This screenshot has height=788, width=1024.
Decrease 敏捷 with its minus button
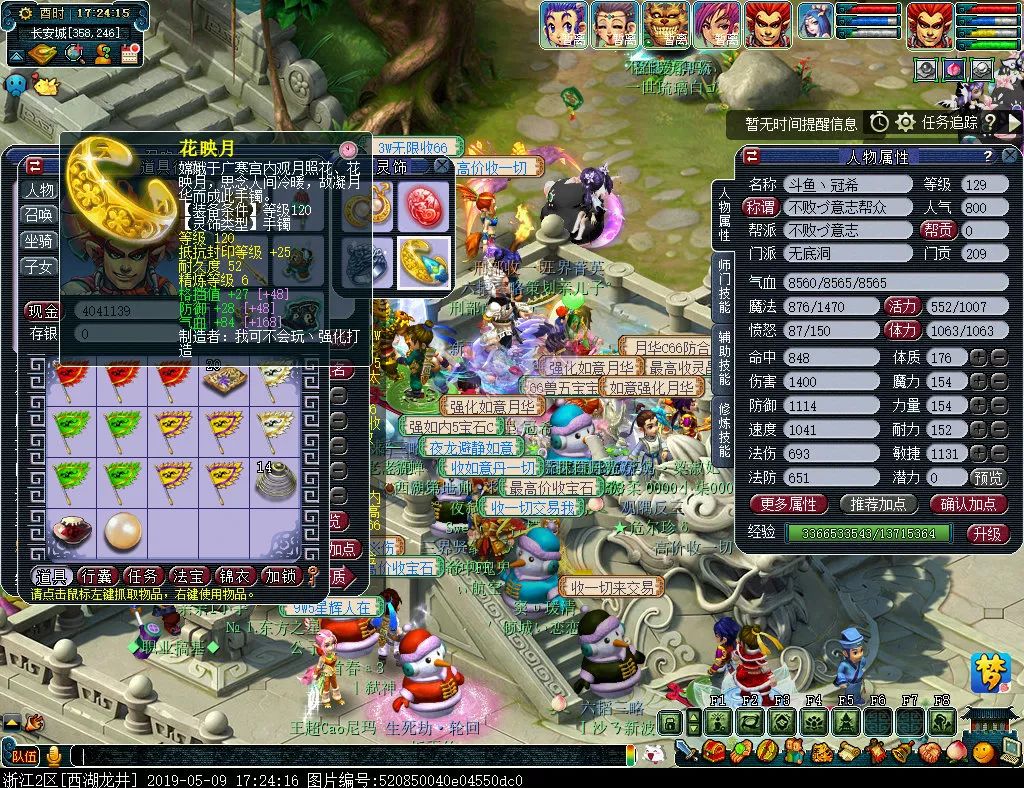[996, 453]
